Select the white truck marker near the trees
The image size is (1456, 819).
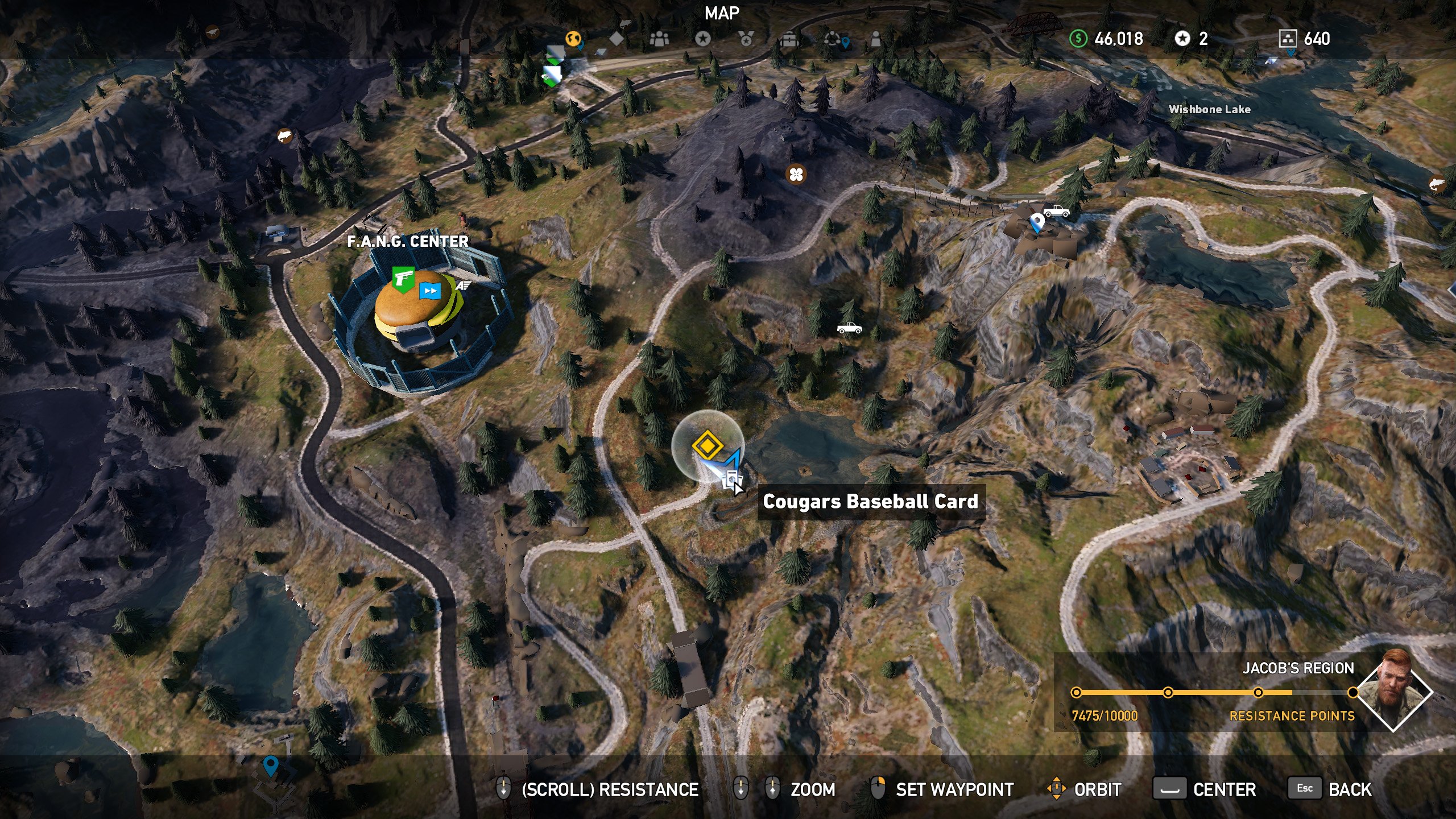[849, 328]
